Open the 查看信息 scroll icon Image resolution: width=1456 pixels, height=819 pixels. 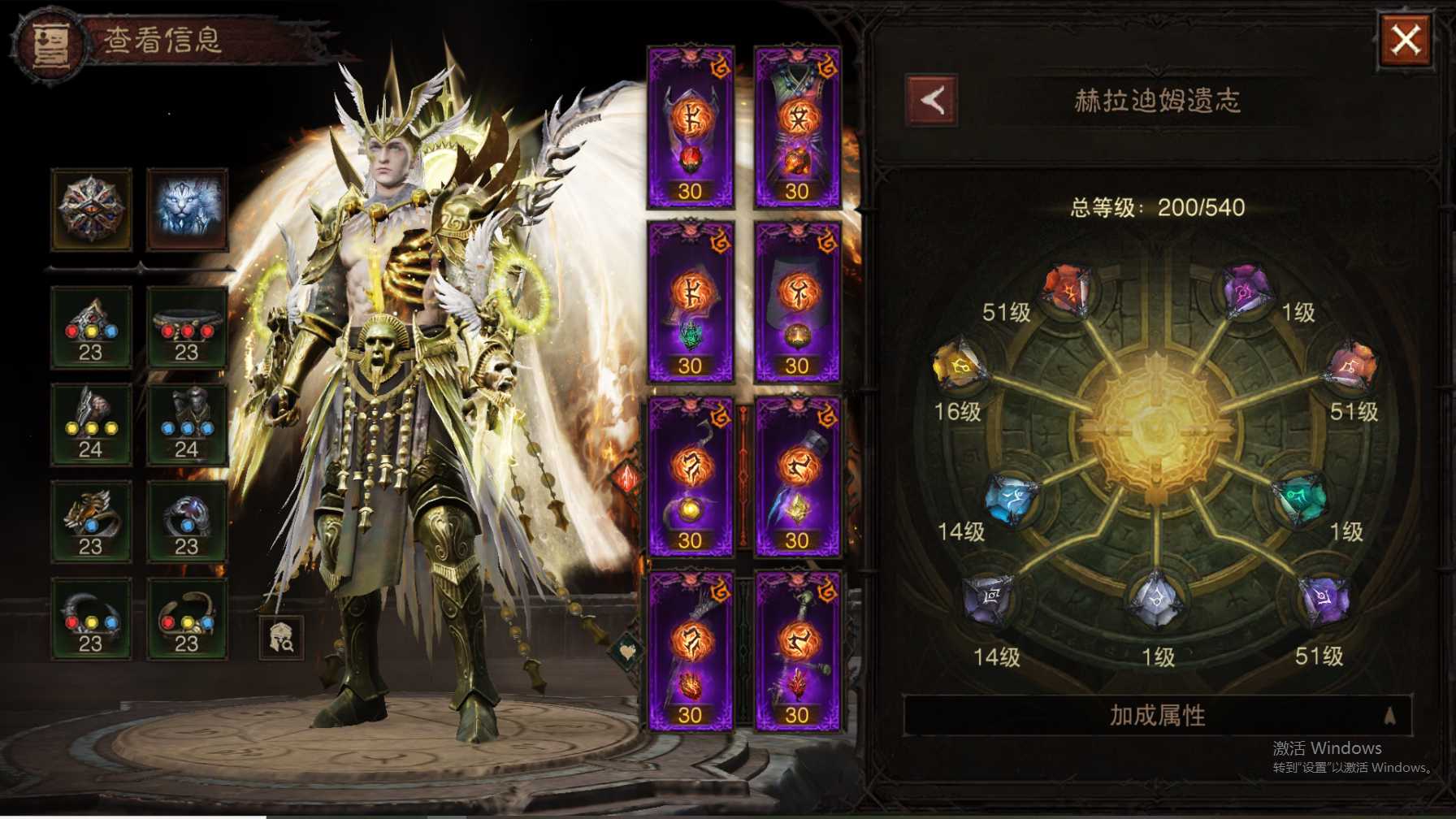tap(50, 44)
